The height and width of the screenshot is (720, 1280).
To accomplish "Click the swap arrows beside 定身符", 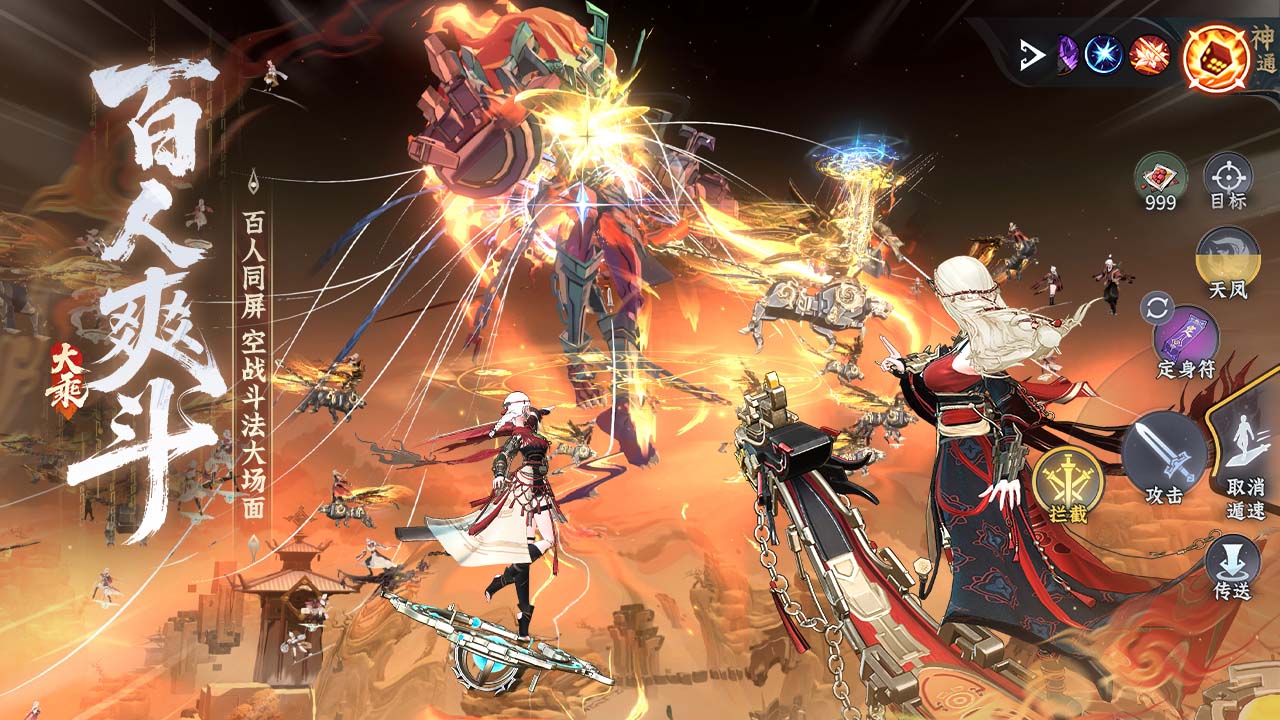I will click(1157, 308).
